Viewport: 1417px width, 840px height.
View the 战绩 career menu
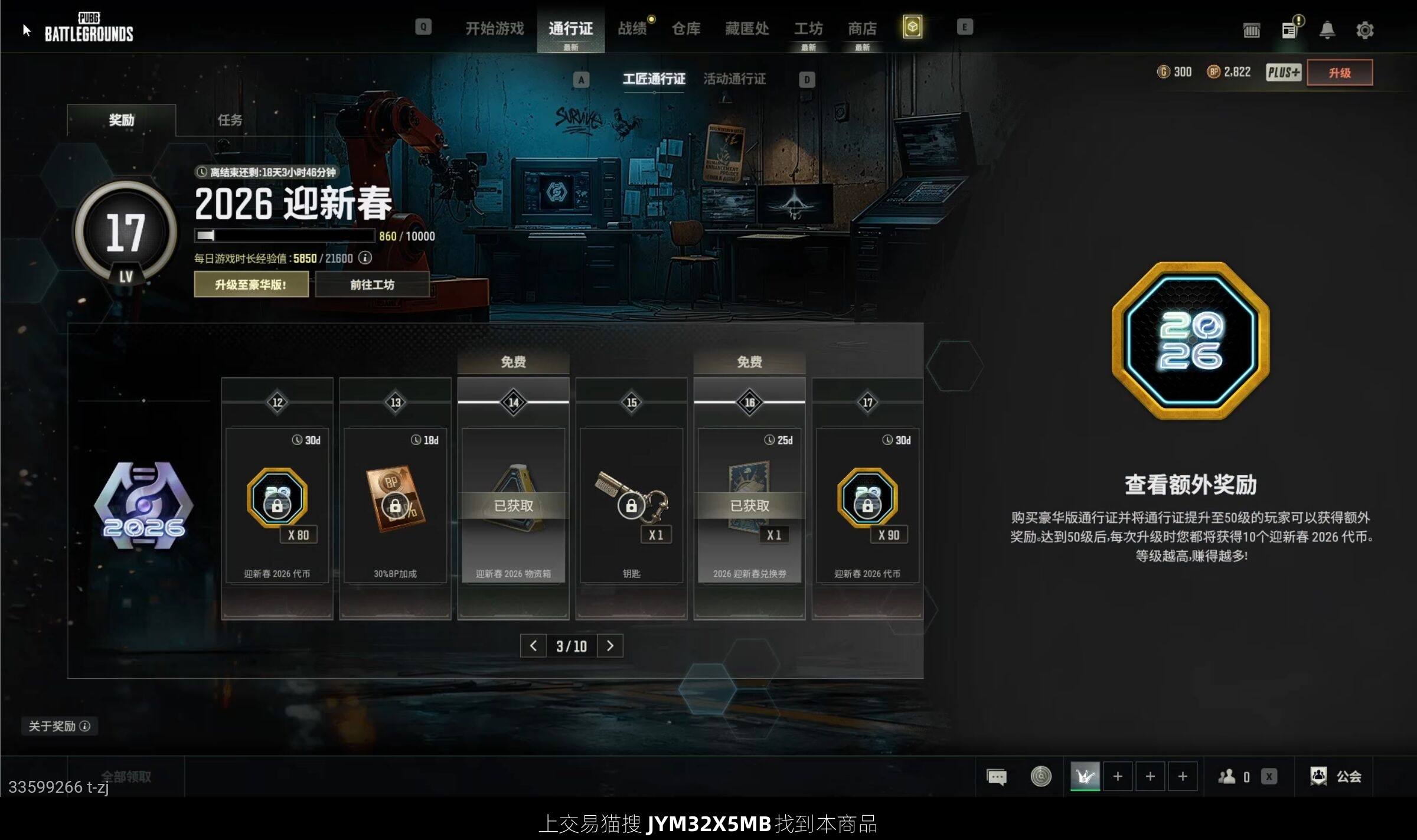[632, 28]
